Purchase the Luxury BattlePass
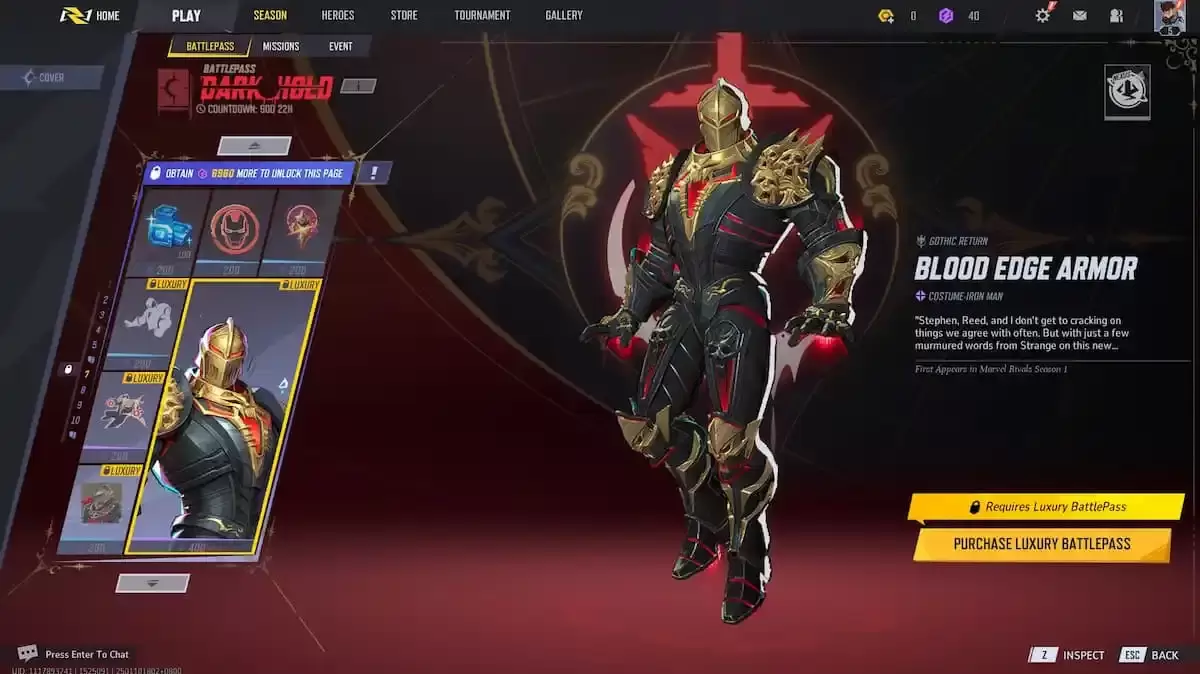Image resolution: width=1200 pixels, height=674 pixels. pyautogui.click(x=1041, y=544)
